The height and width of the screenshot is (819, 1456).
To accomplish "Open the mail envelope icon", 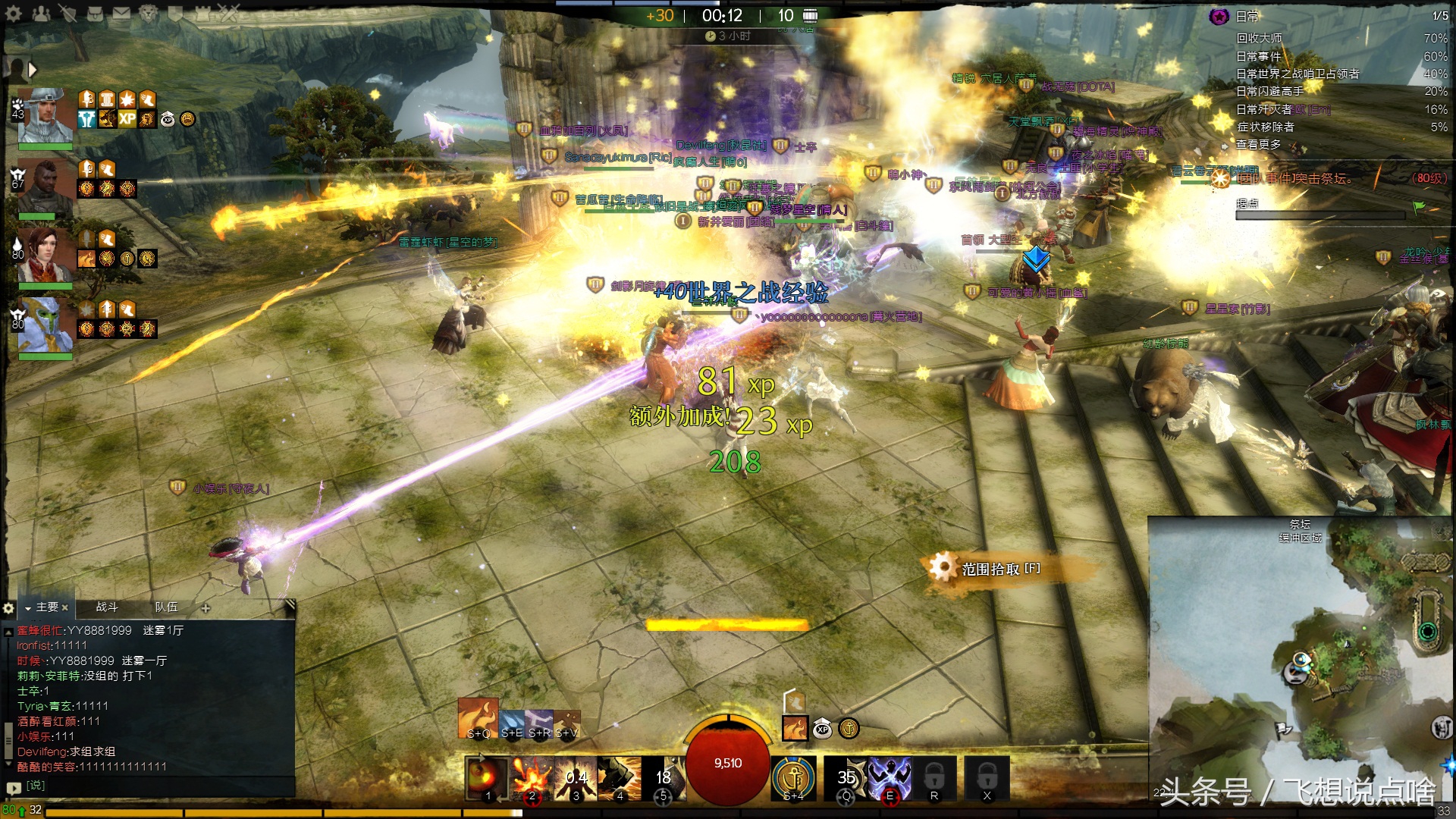I will 121,13.
